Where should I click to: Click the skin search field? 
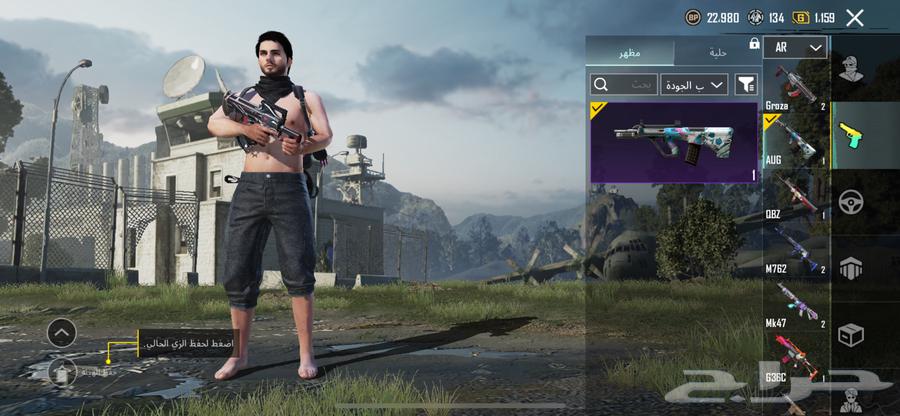tap(624, 84)
